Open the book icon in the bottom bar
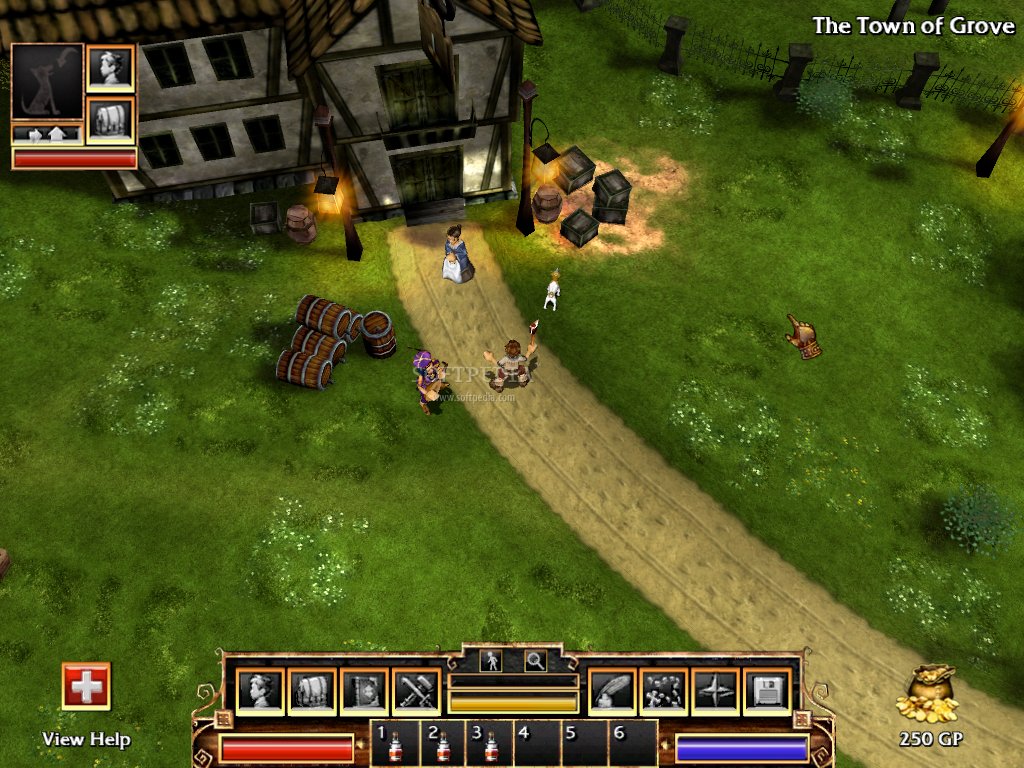Image resolution: width=1024 pixels, height=768 pixels. coord(363,691)
